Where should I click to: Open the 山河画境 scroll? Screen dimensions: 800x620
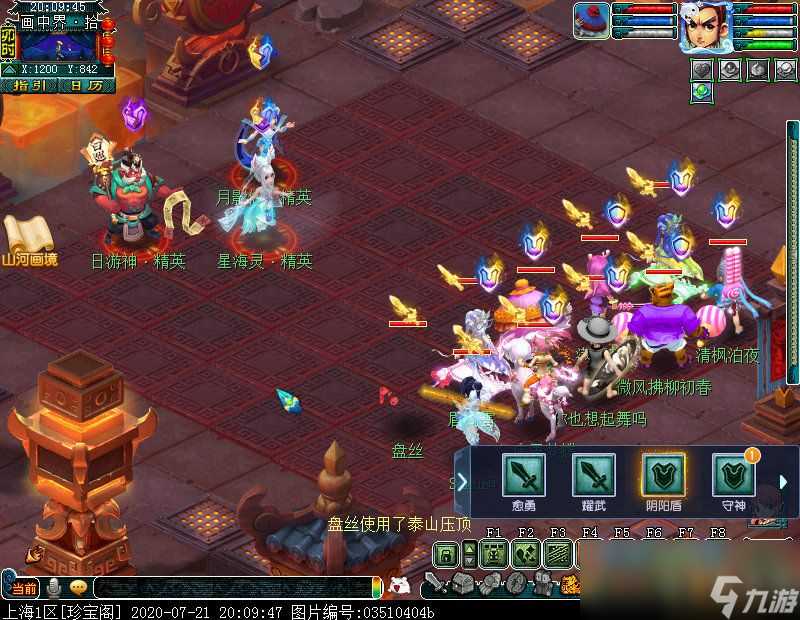point(28,238)
